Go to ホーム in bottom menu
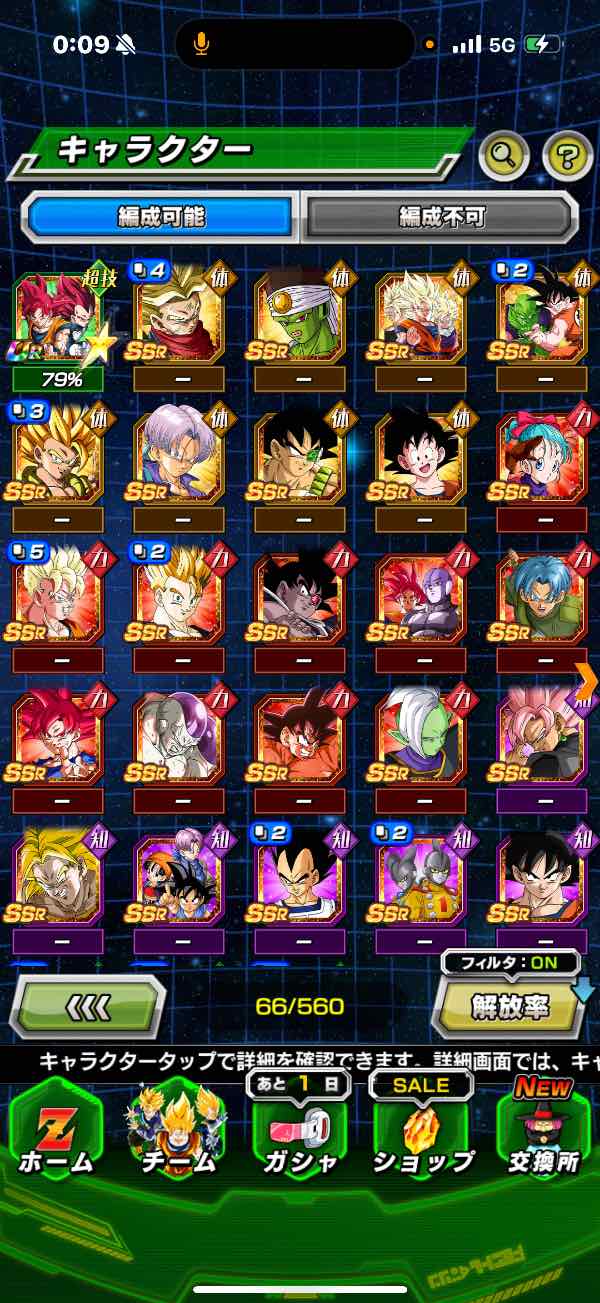The width and height of the screenshot is (600, 1303). (x=56, y=1128)
